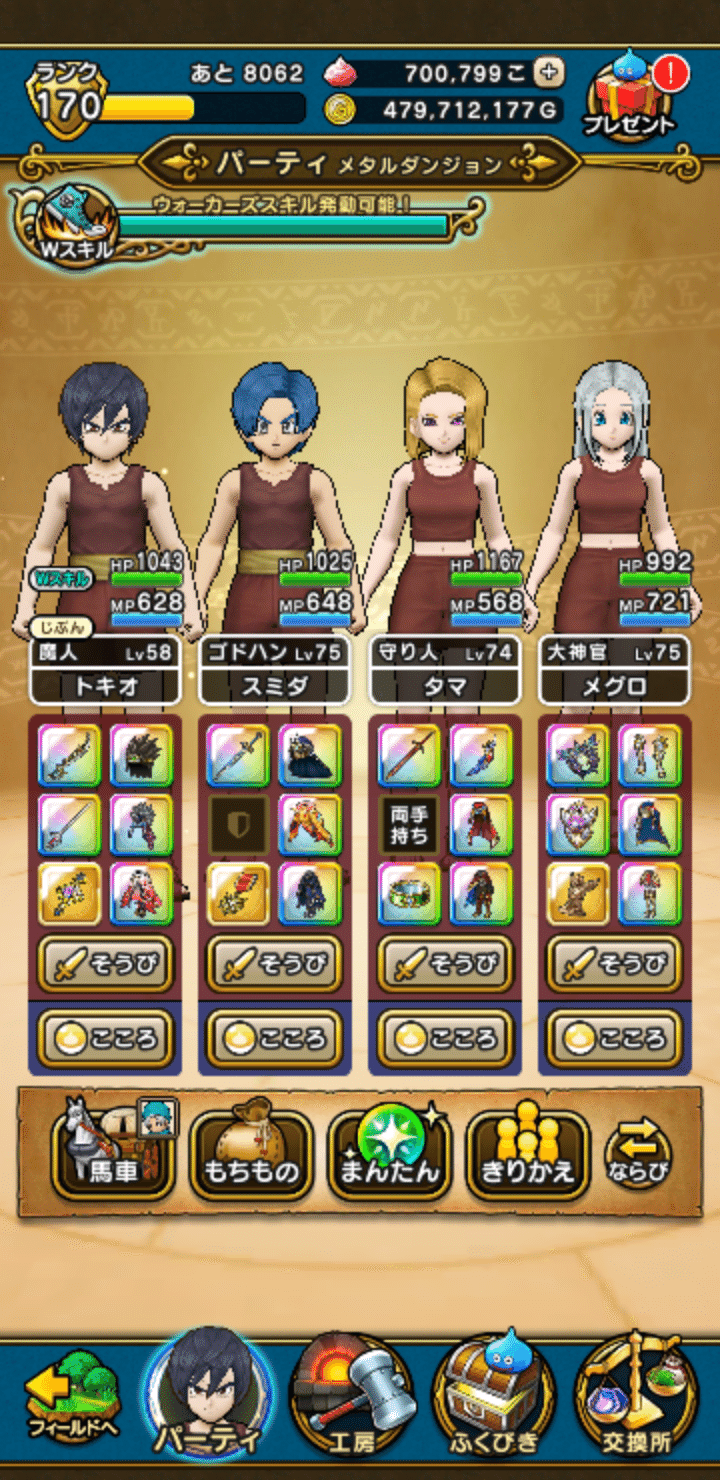Open トキオ's こころ hearts menu
Screen dimensions: 720x1480
tap(105, 1038)
